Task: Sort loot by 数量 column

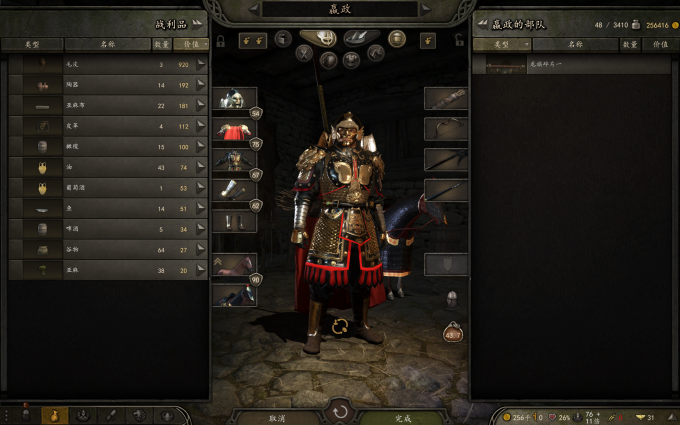Action: [x=162, y=44]
